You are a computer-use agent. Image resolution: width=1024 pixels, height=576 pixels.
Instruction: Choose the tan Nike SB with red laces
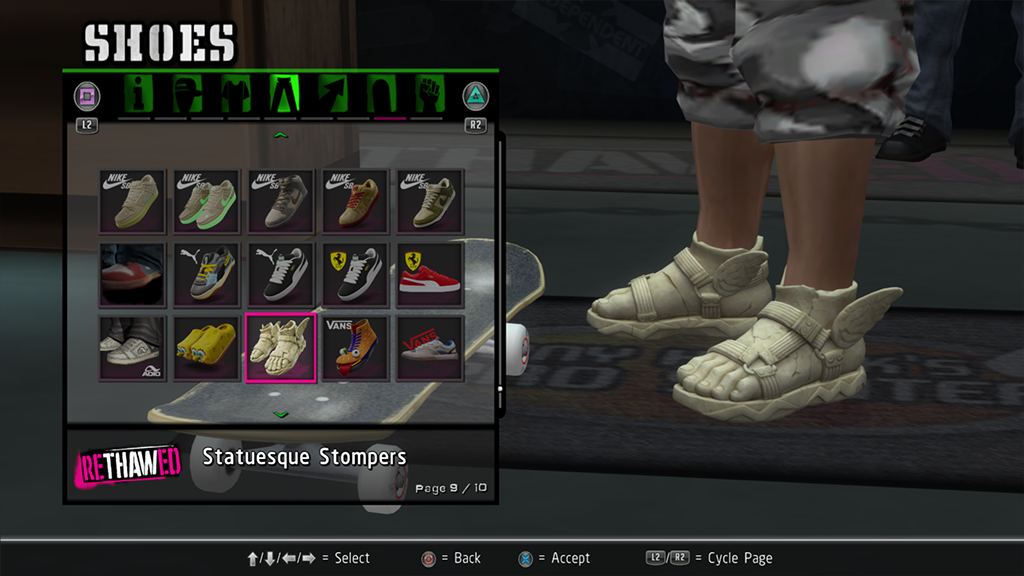pos(355,201)
